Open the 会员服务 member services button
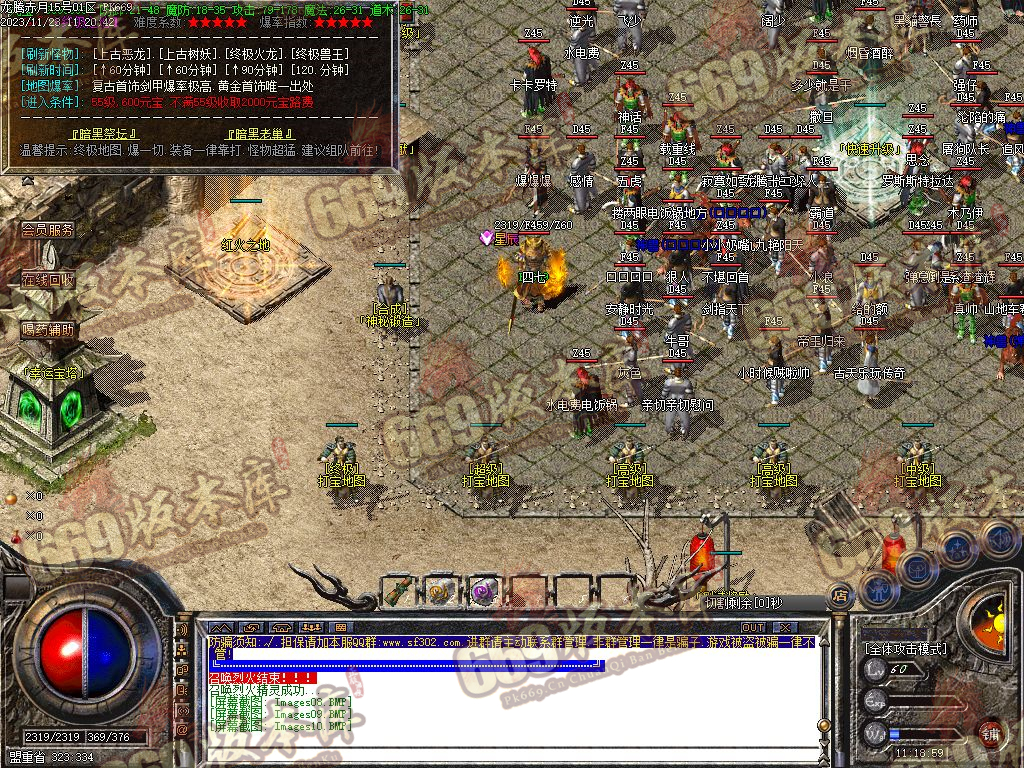Image resolution: width=1024 pixels, height=768 pixels. point(48,230)
